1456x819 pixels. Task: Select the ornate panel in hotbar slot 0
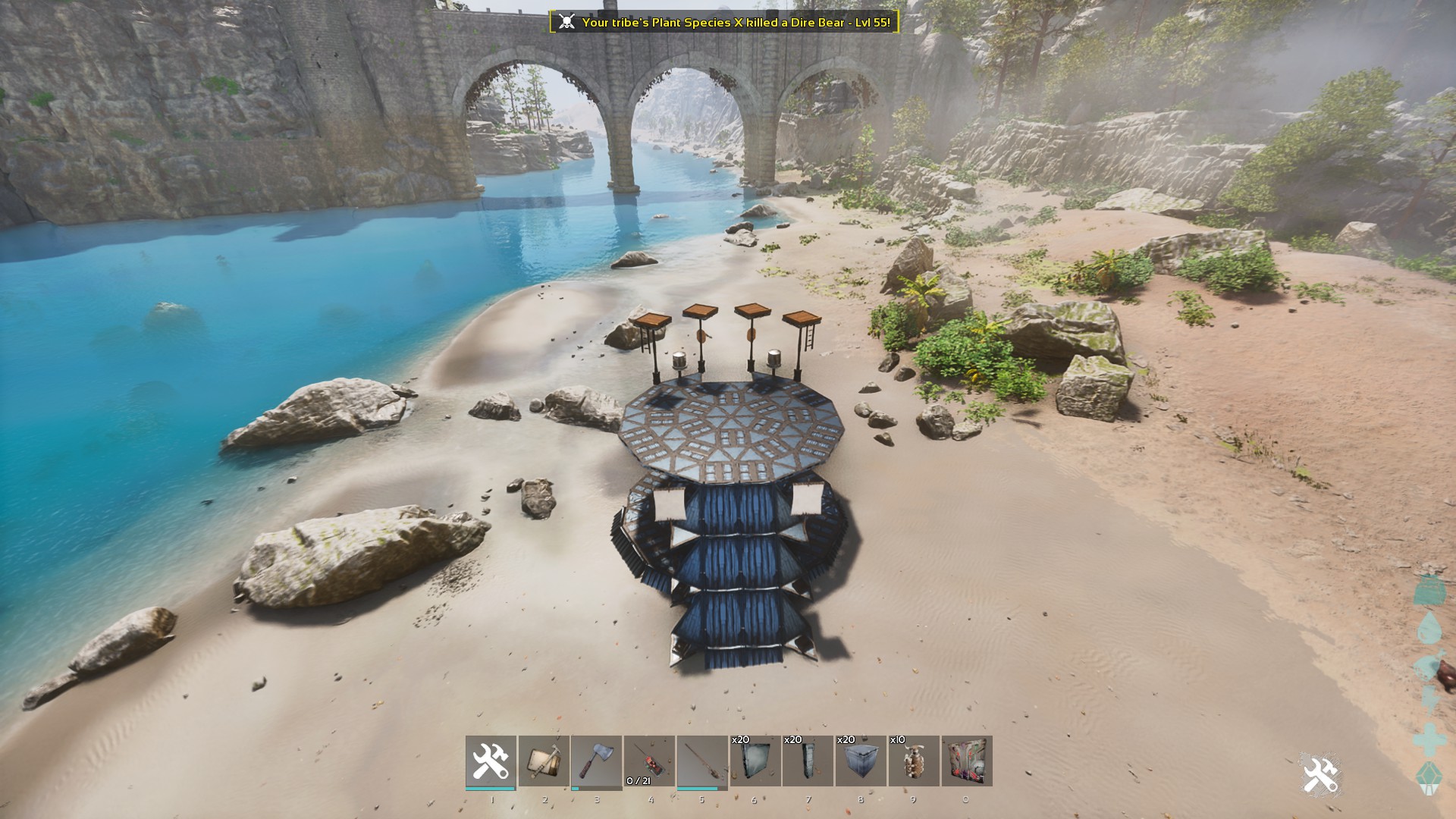coord(967,761)
